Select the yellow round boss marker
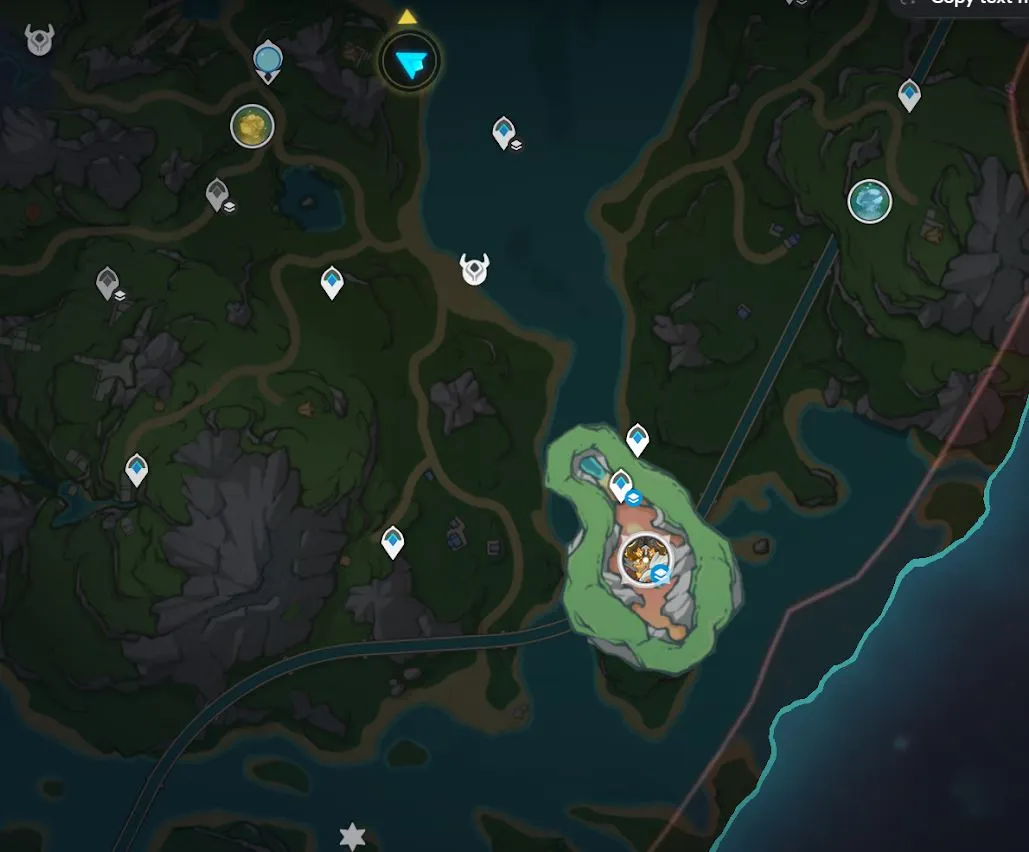 (252, 126)
